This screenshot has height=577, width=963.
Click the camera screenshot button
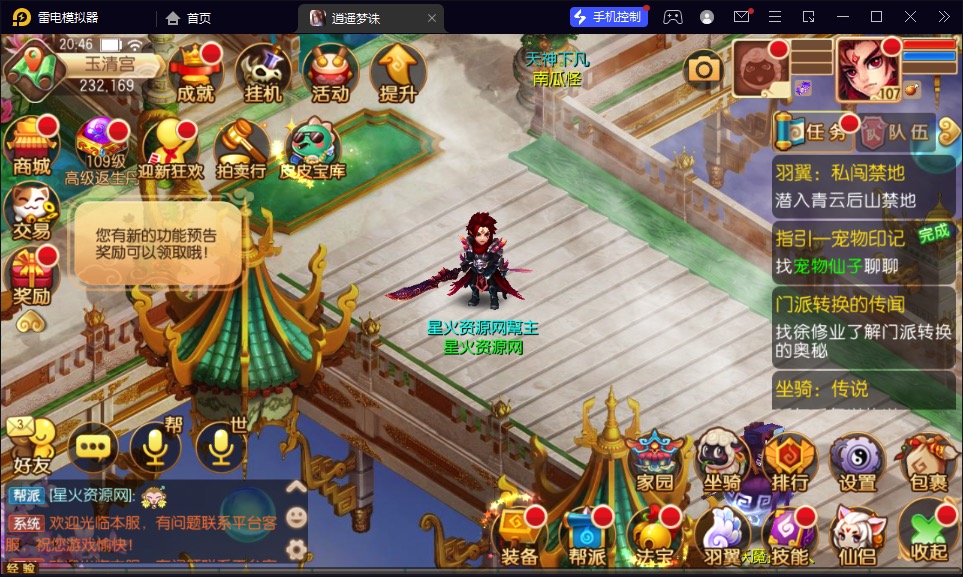(704, 68)
